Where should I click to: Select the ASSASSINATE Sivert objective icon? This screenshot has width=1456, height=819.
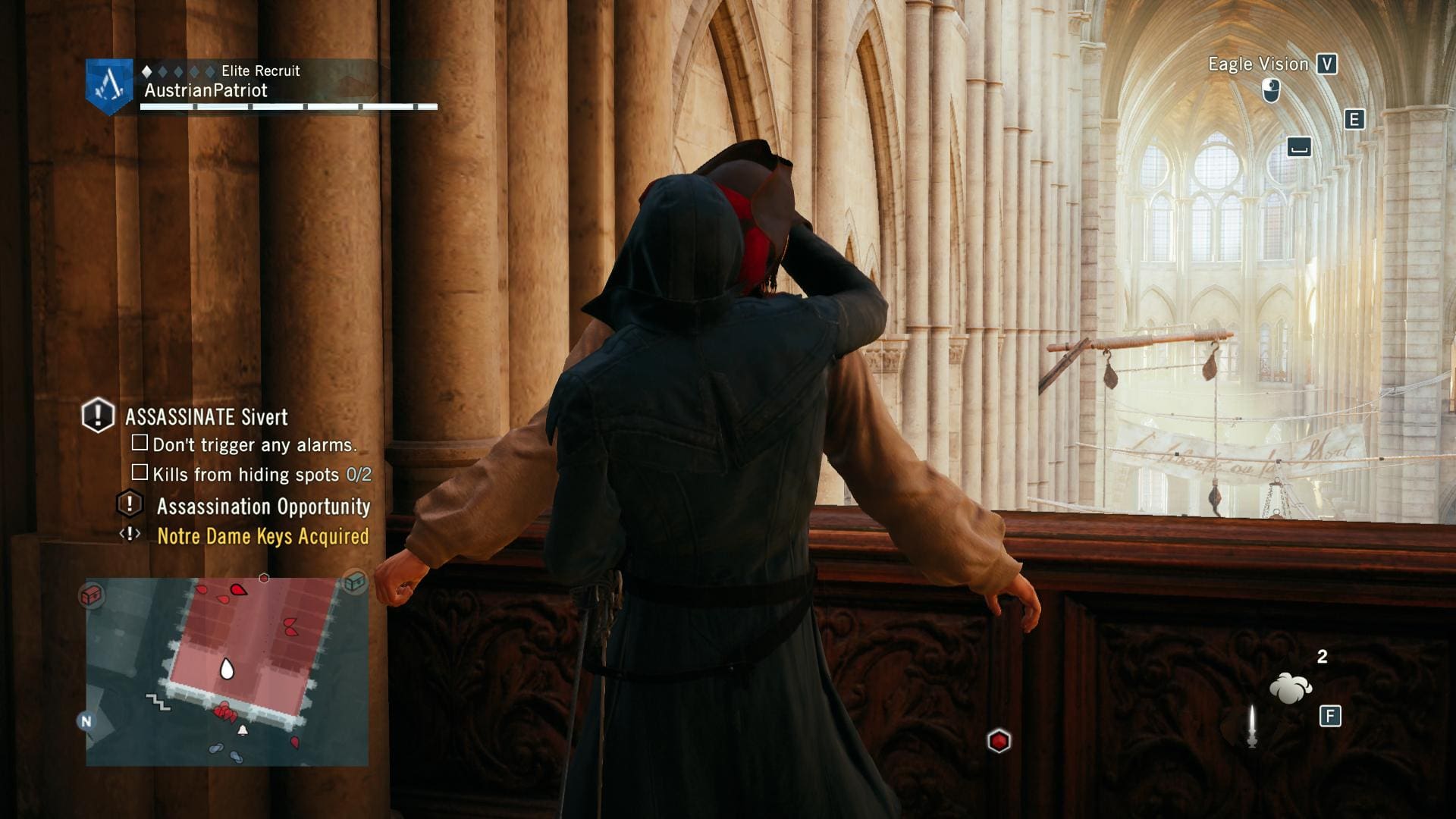tap(98, 416)
